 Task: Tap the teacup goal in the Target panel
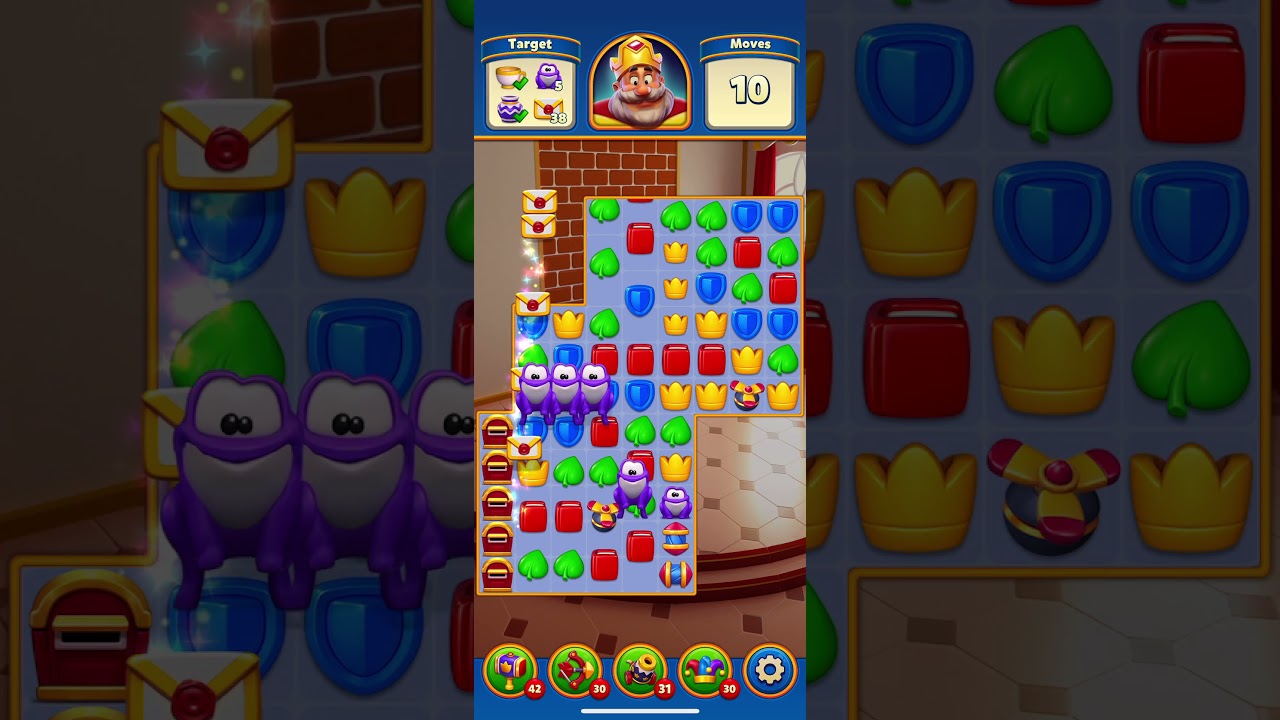click(505, 75)
